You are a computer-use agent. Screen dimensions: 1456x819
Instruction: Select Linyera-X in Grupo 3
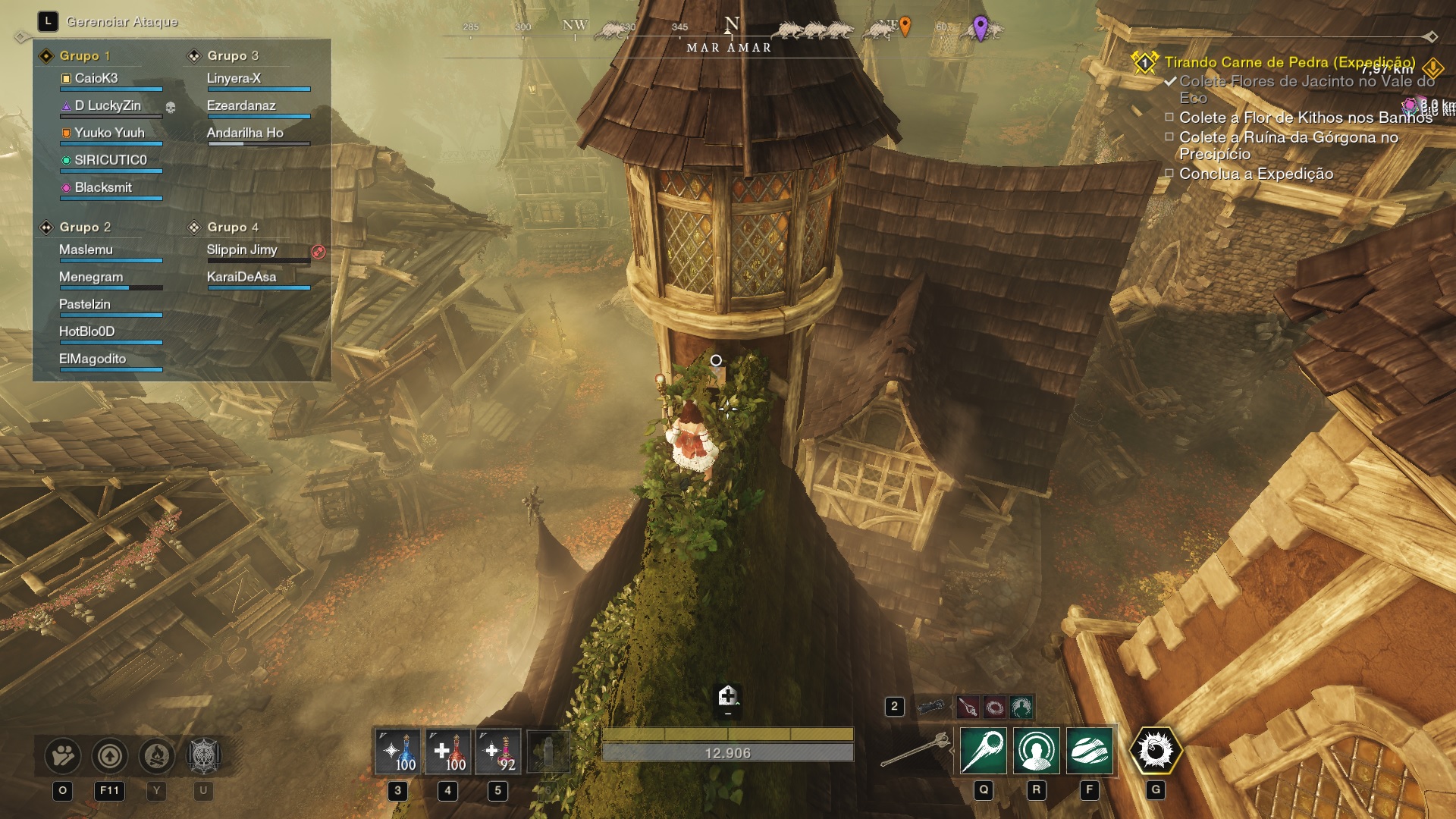tap(234, 78)
